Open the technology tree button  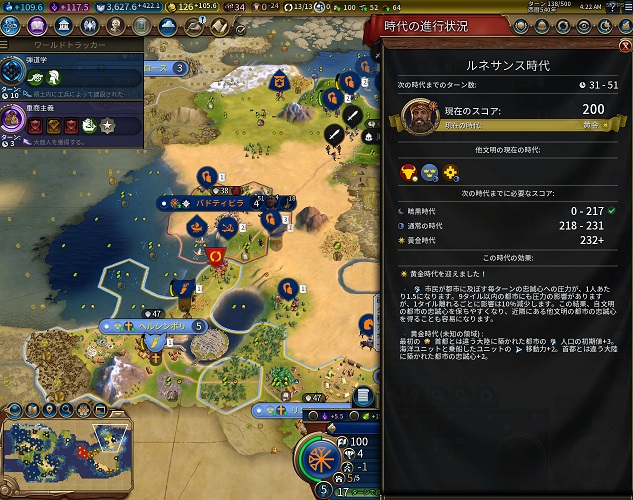coord(14,26)
